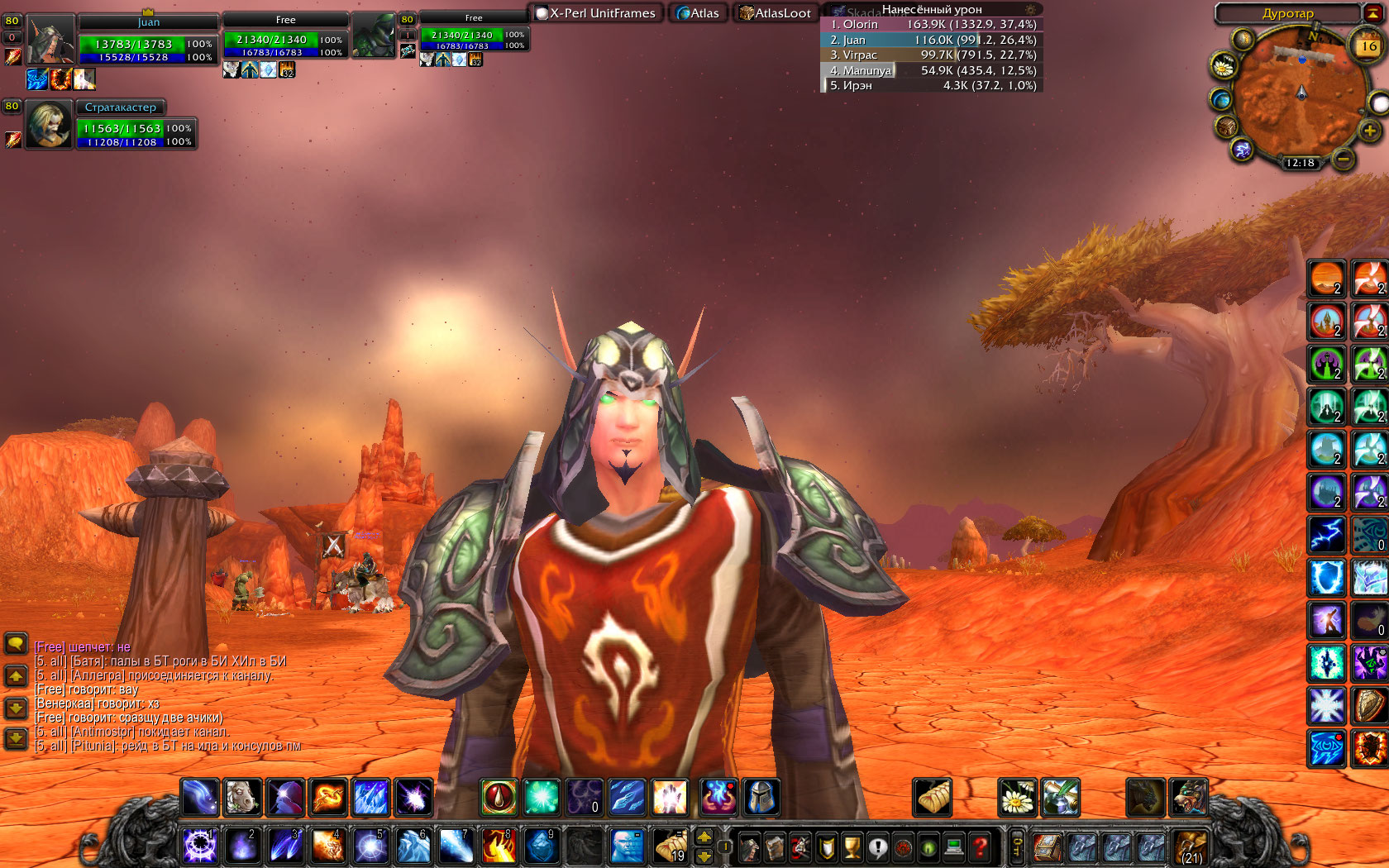
Task: Open the chat speech-bubble menu button
Action: click(x=16, y=643)
